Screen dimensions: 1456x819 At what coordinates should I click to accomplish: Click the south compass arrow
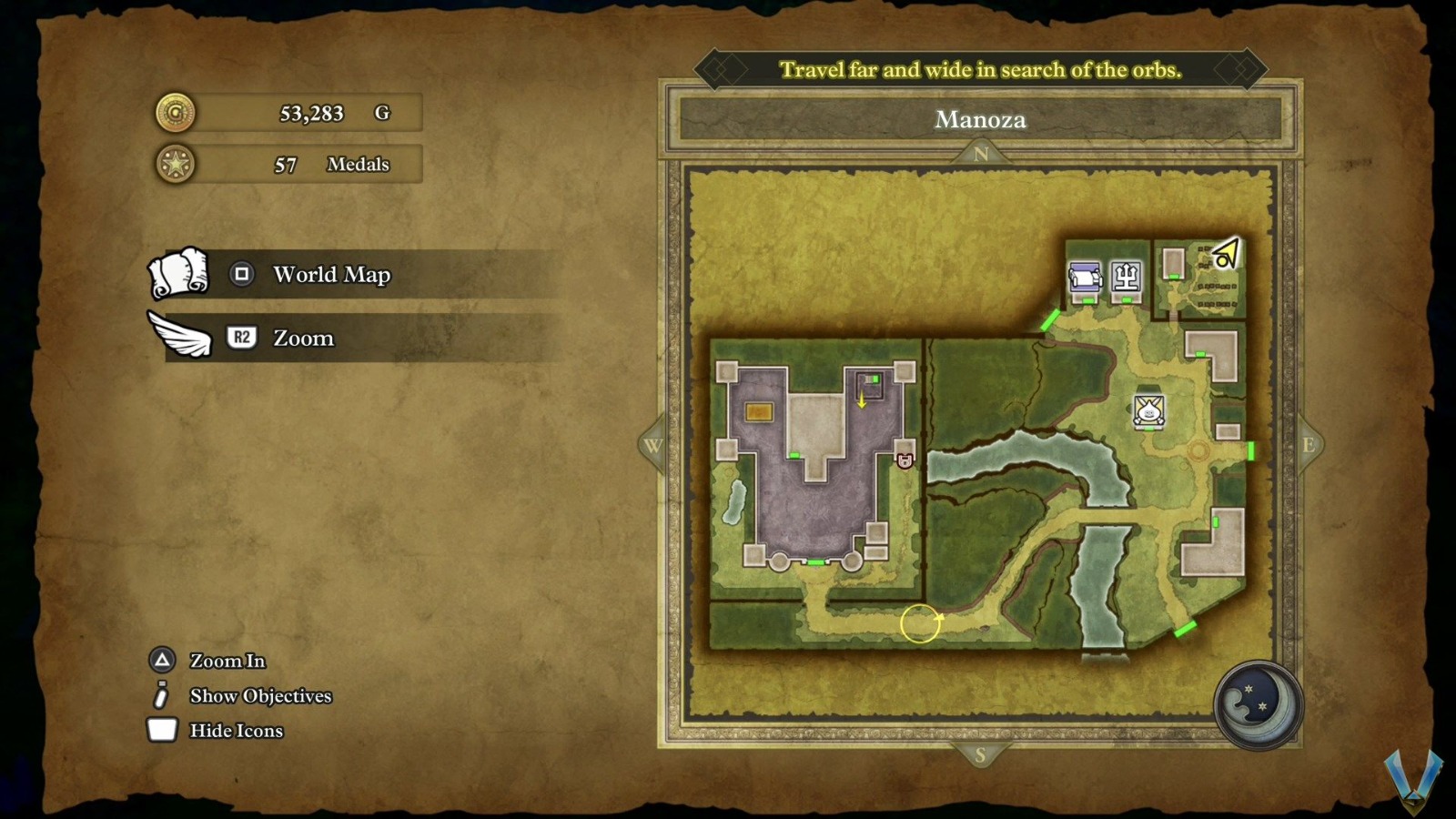tap(980, 754)
